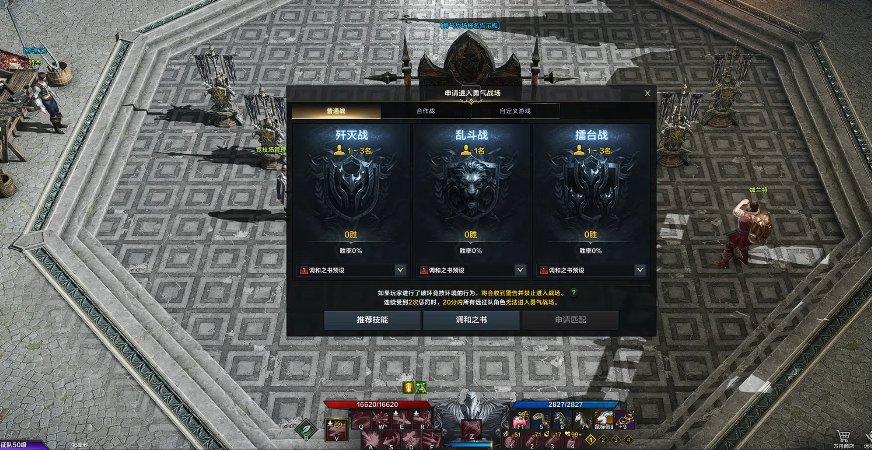Expand the preset dropdown under 歼灭战
Screen dimensions: 872x450
pyautogui.click(x=400, y=269)
